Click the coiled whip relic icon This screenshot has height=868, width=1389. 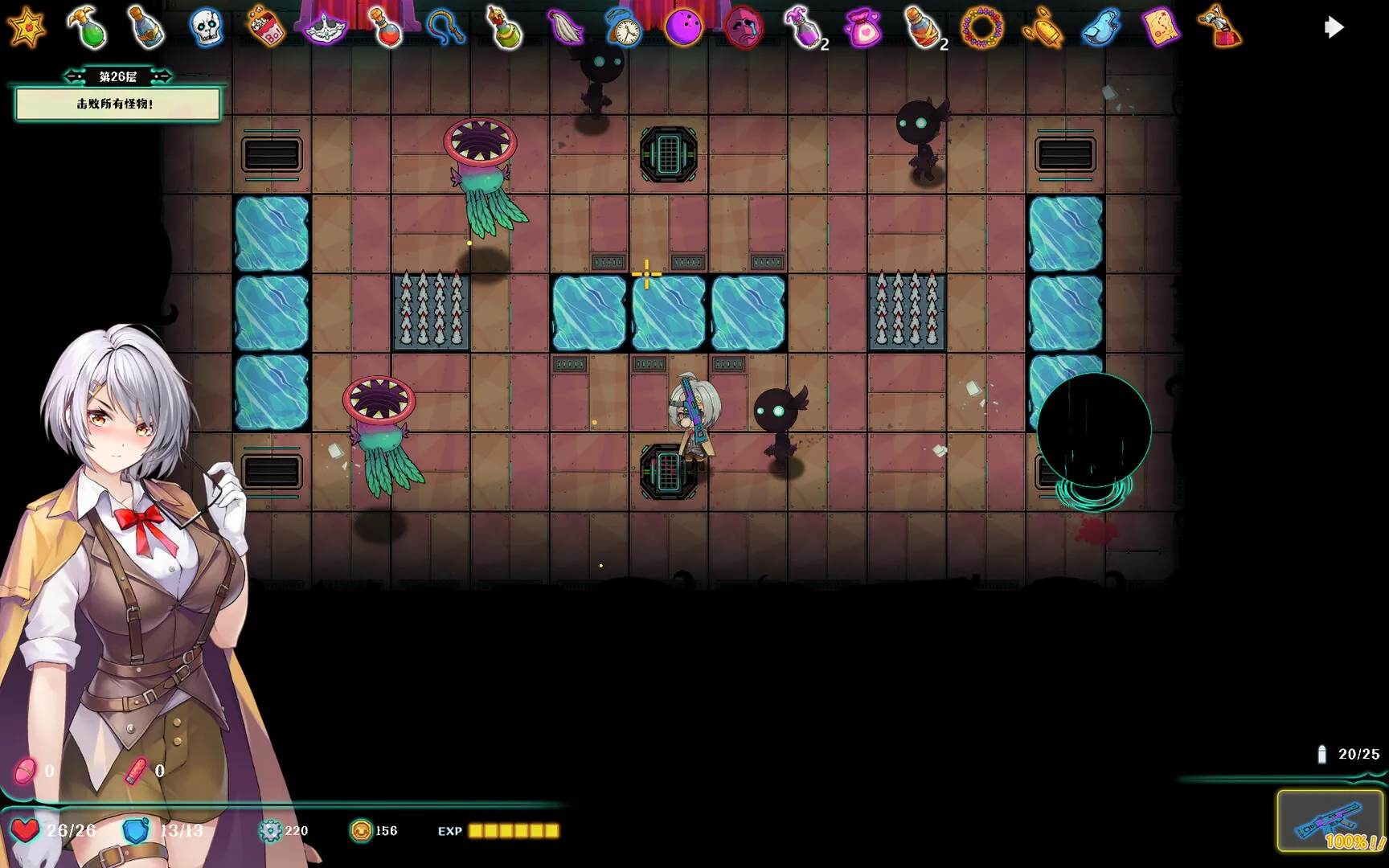445,27
